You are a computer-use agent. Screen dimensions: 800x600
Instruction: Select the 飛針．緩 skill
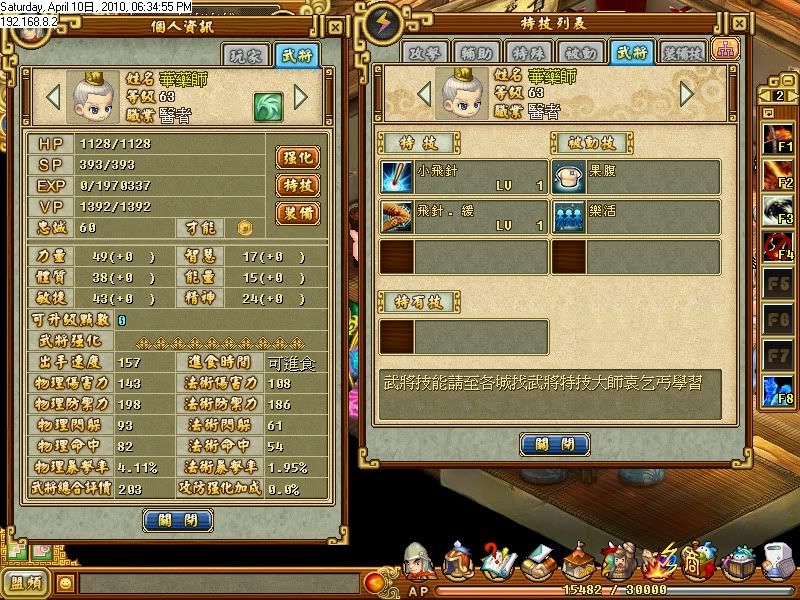pos(464,216)
